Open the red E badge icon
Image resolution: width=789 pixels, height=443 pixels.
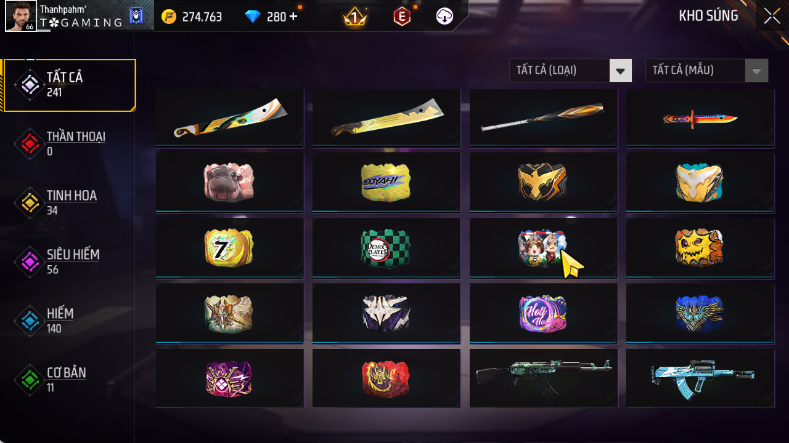click(401, 16)
